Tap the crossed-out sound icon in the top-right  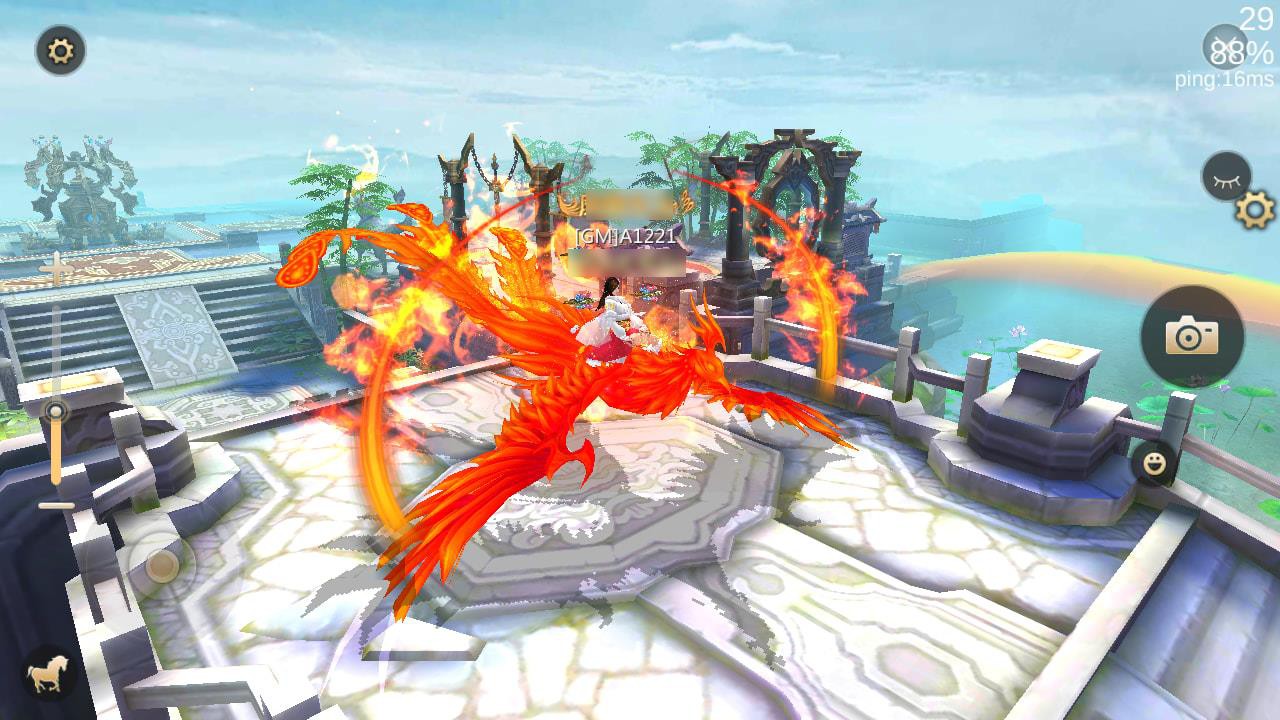coord(1226,46)
